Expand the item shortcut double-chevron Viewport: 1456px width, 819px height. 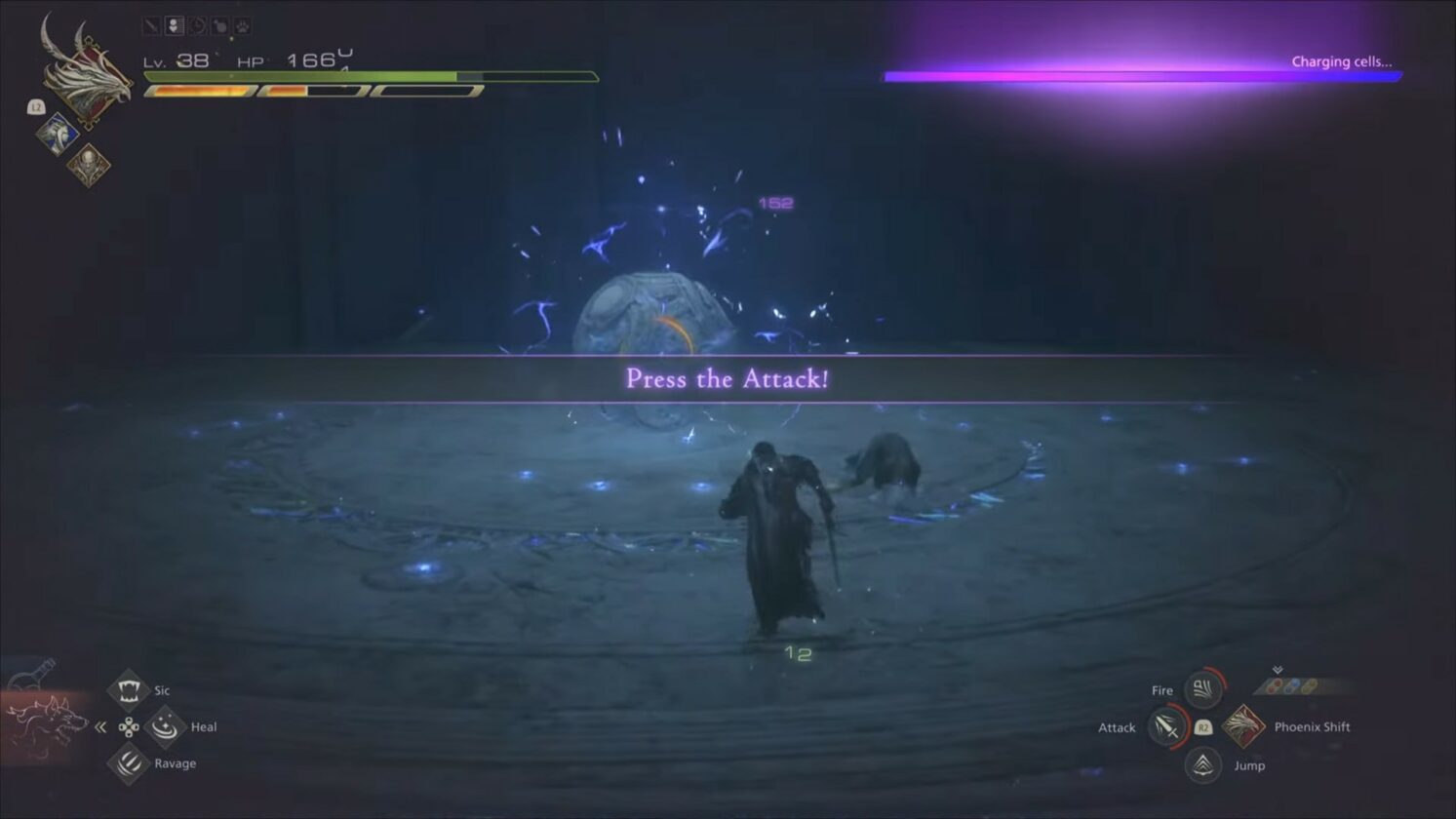1277,670
